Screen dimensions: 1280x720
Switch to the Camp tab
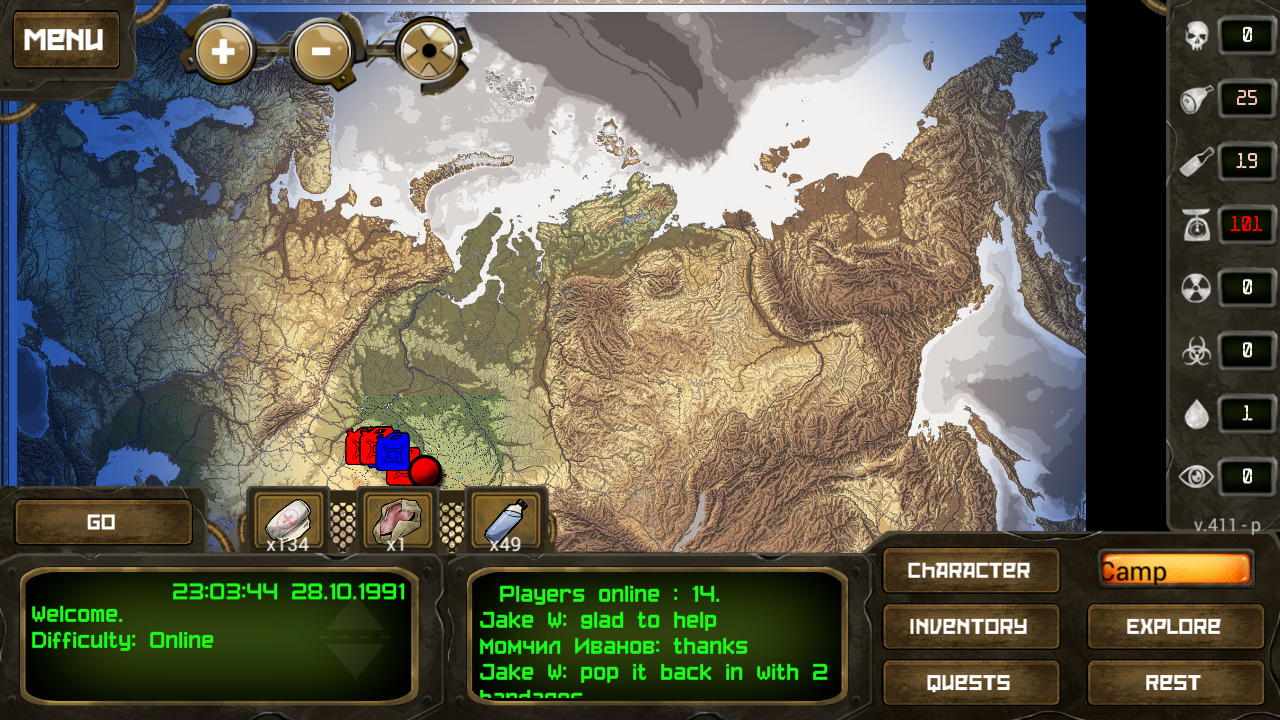point(1175,570)
